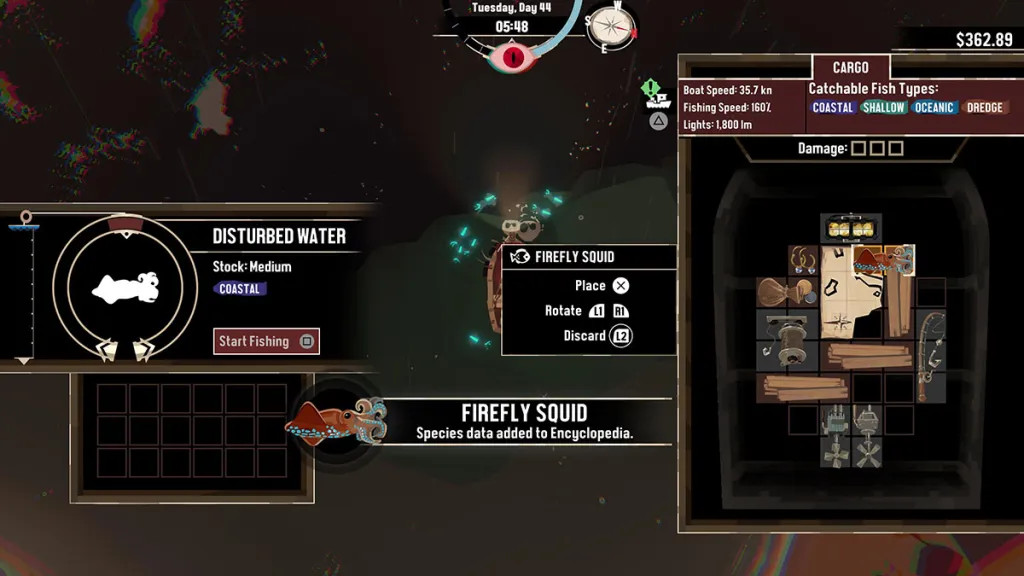Viewport: 1024px width, 576px height.
Task: Click the disturbed water fish silhouette
Action: tap(125, 289)
